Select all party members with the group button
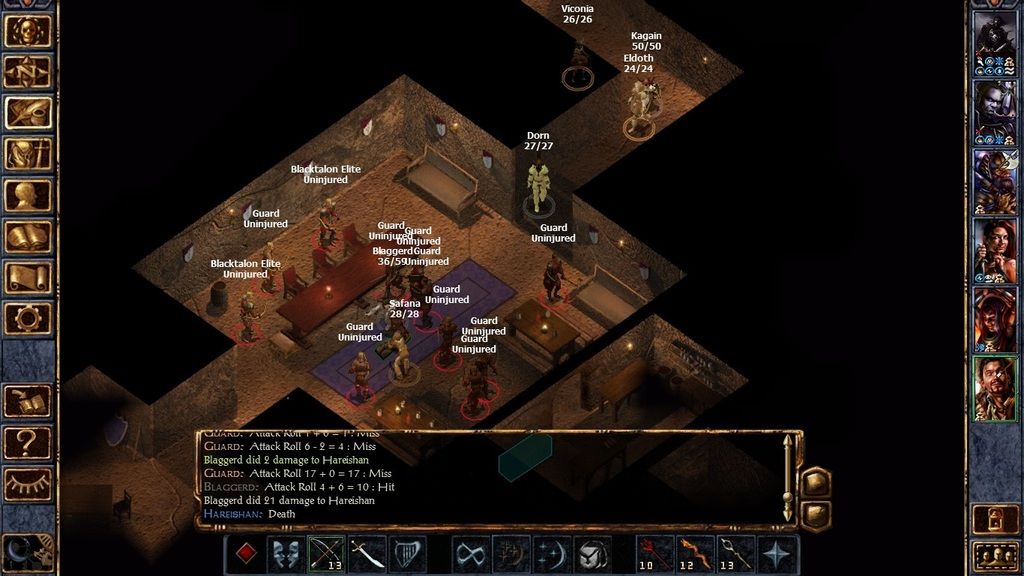The height and width of the screenshot is (576, 1024). point(995,555)
